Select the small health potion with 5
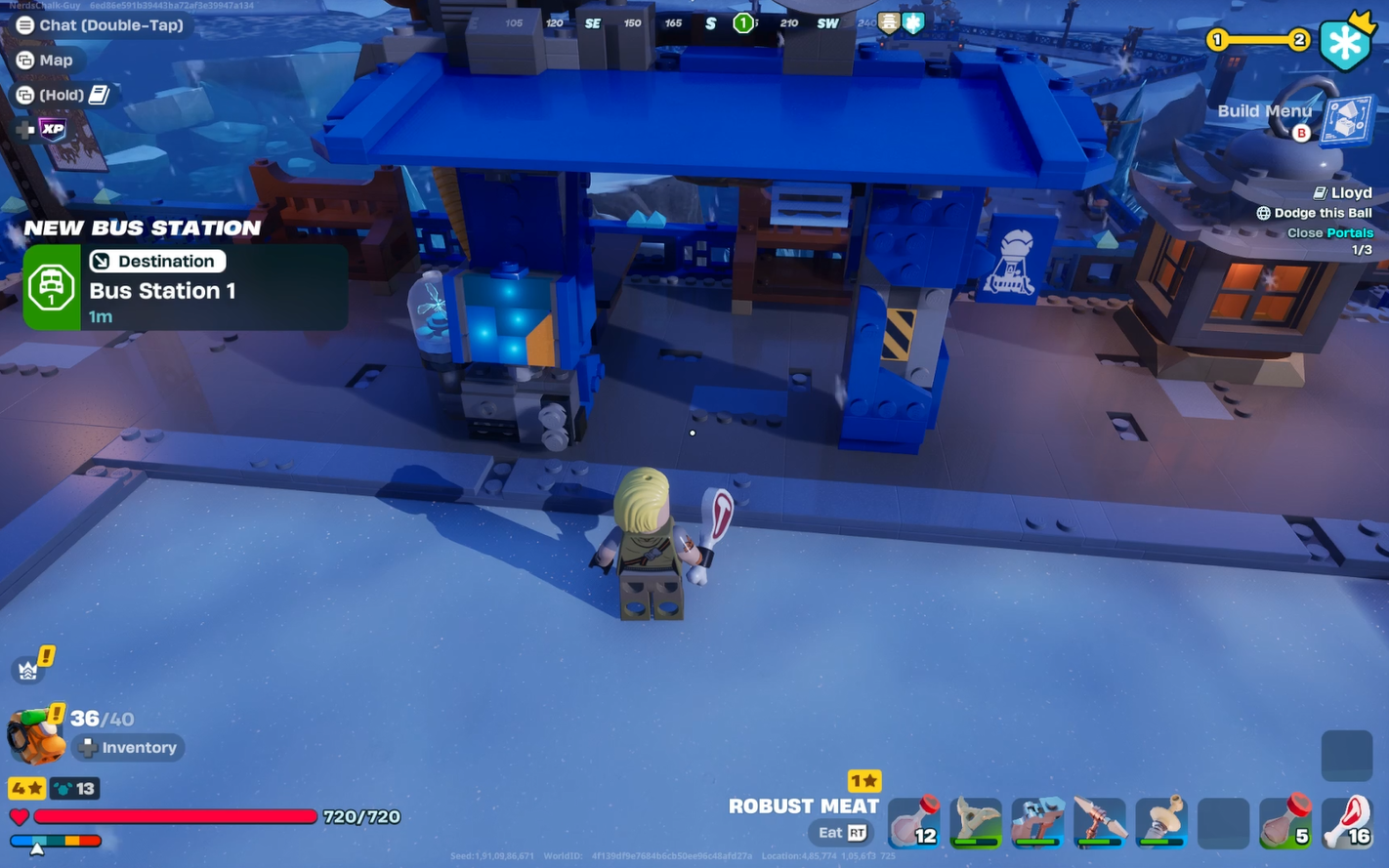This screenshot has width=1389, height=868. point(1287,823)
